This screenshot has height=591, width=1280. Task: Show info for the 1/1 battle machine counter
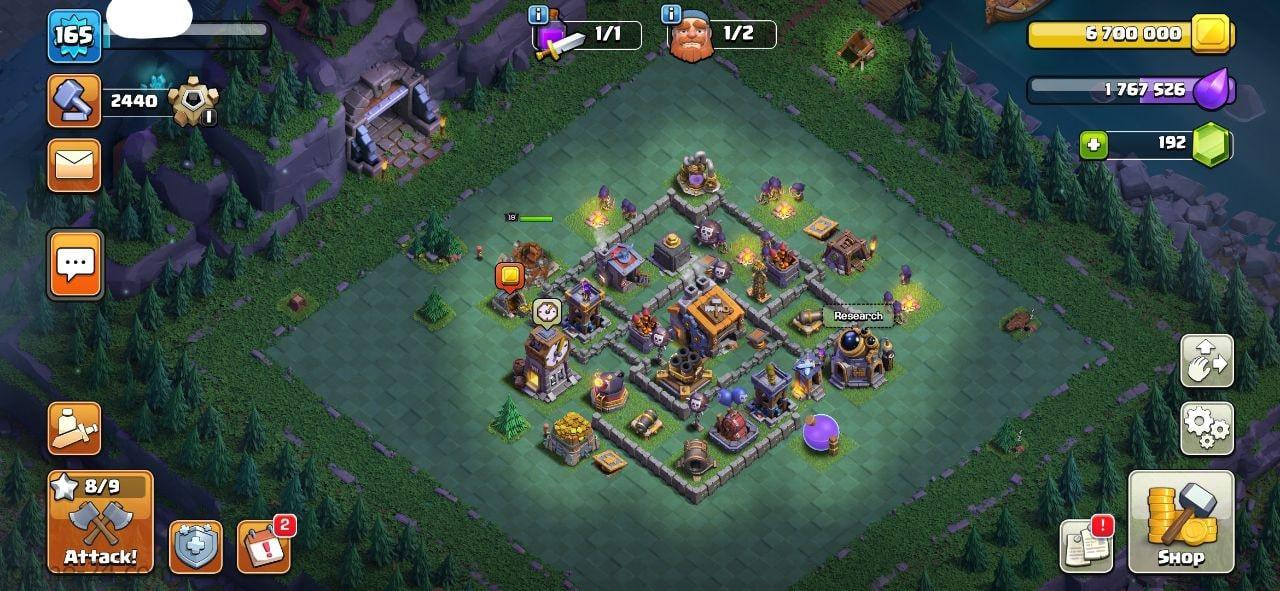tap(539, 15)
